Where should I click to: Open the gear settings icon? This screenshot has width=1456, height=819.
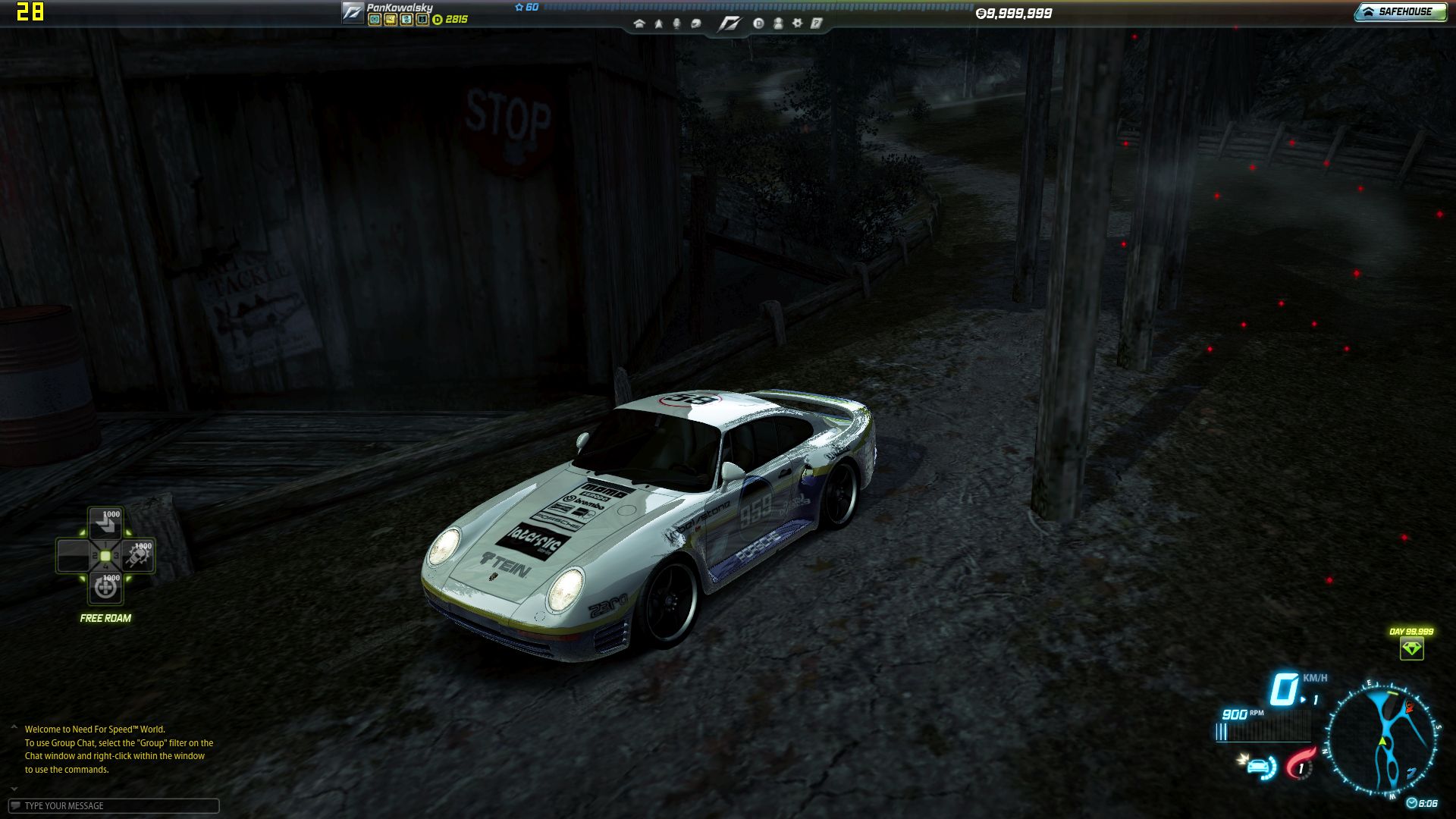pyautogui.click(x=797, y=24)
